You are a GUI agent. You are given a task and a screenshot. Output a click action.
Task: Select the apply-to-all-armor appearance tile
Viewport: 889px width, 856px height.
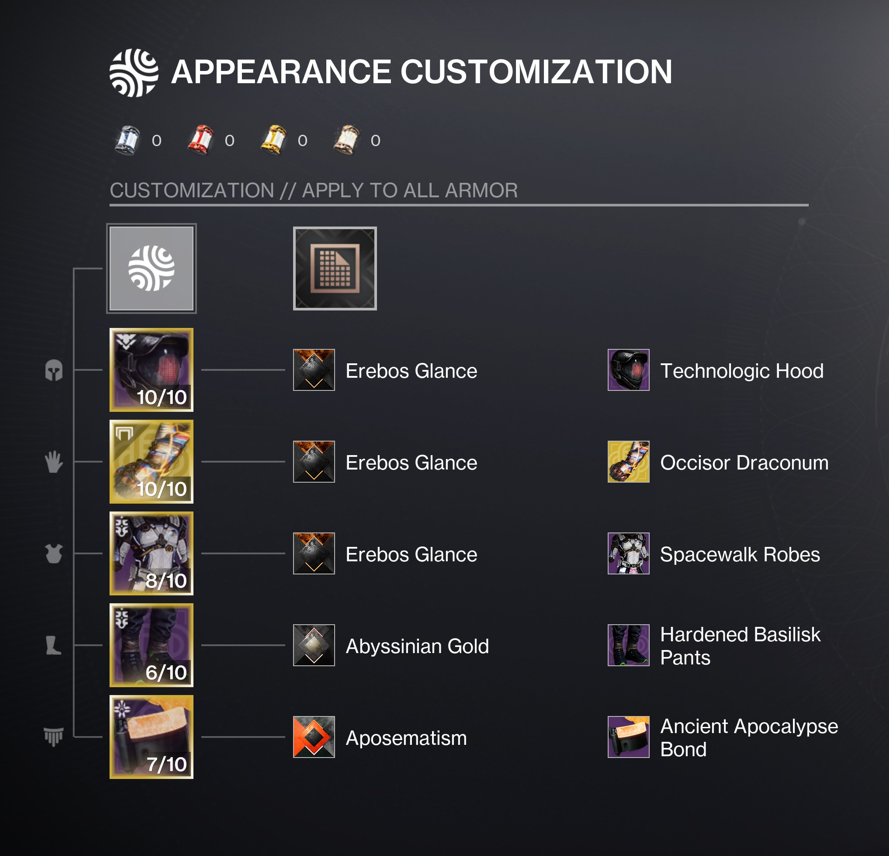(x=151, y=268)
